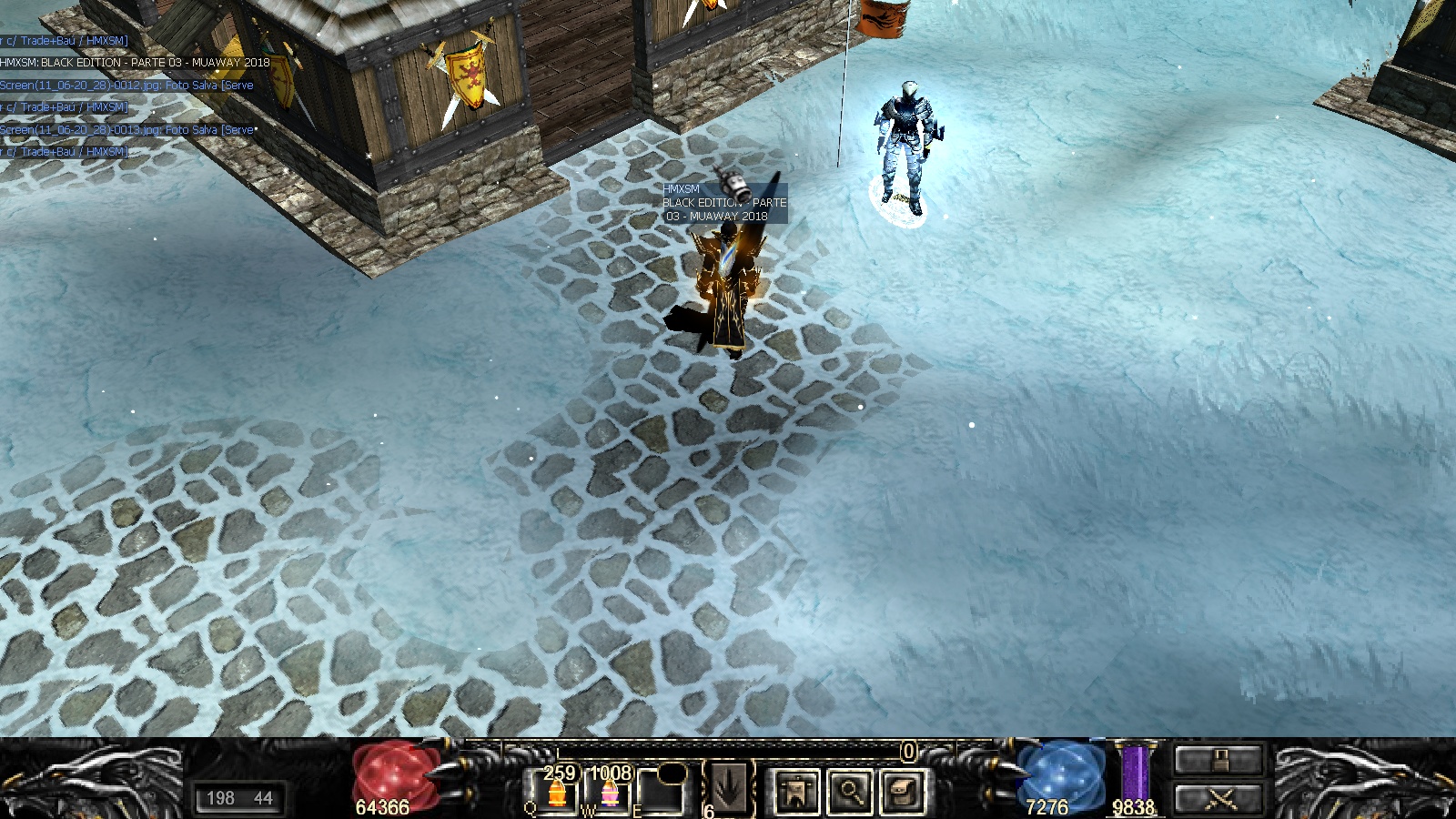This screenshot has height=819, width=1456.
Task: Open the character info button
Action: [797, 791]
